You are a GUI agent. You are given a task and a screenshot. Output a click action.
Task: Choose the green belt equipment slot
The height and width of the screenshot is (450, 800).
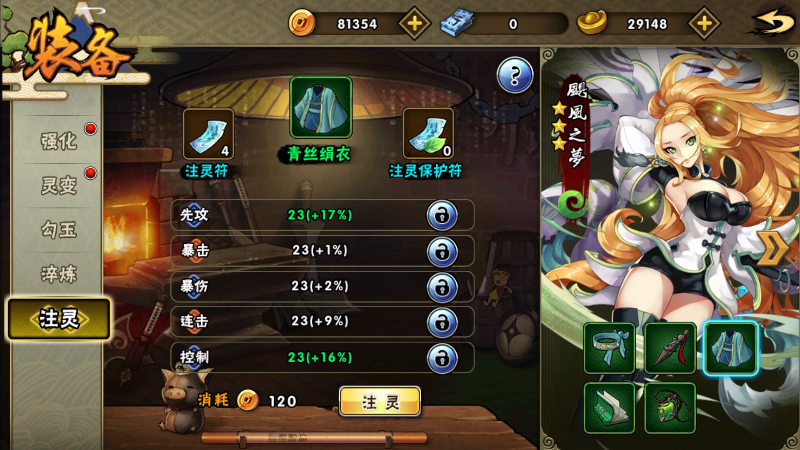(609, 348)
